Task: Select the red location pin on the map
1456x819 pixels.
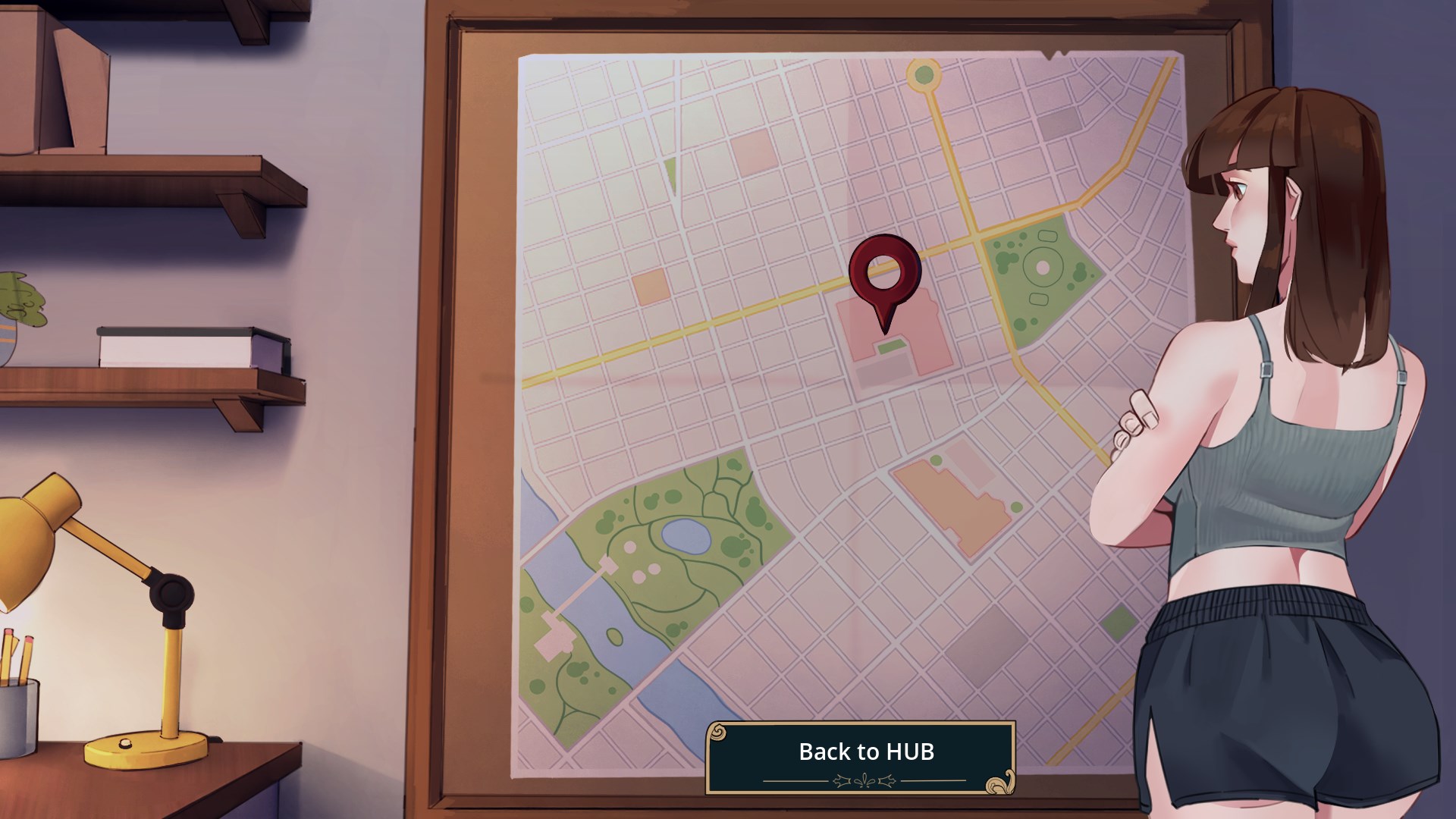Action: point(884,275)
